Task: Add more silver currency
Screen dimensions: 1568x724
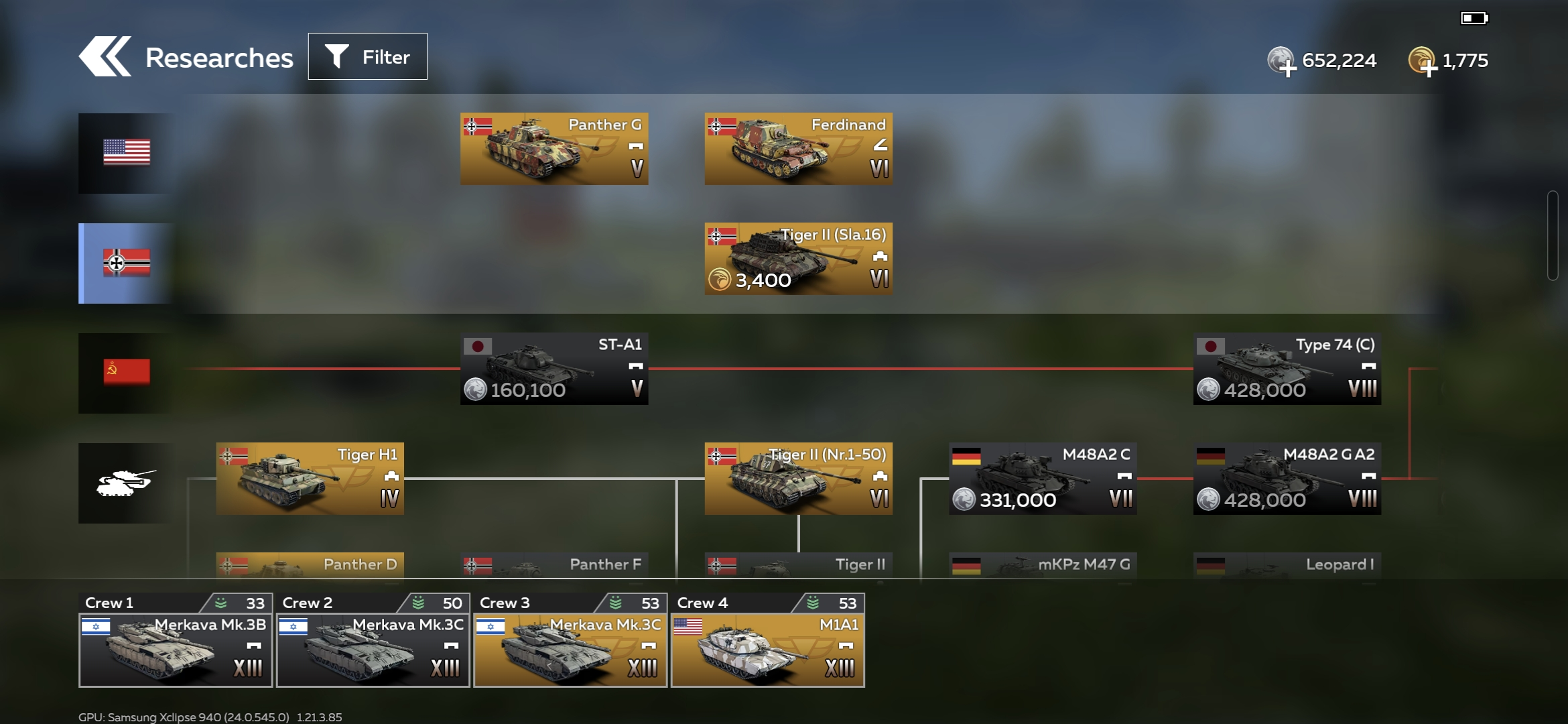Action: (1282, 62)
